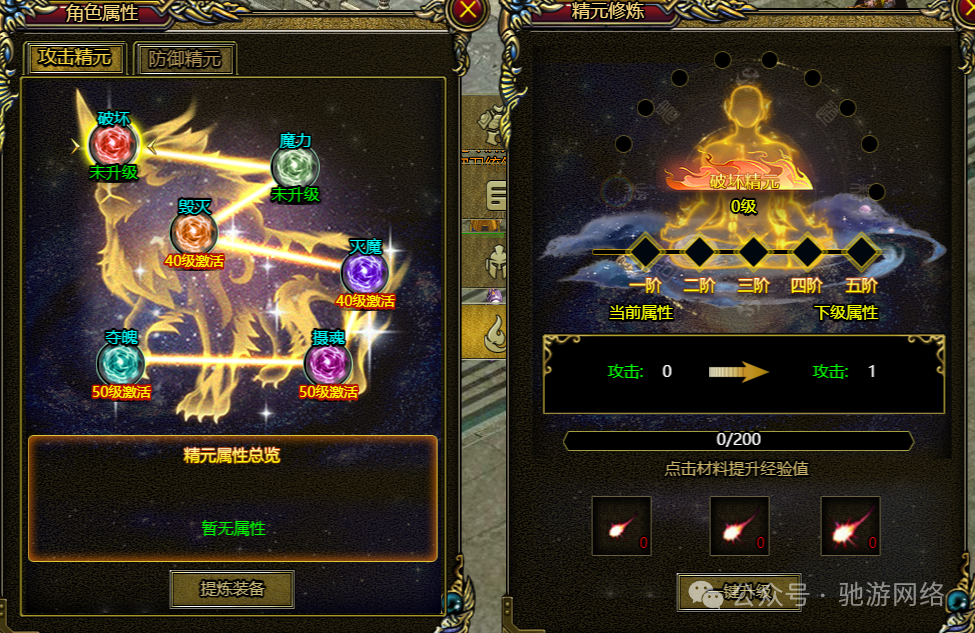Select the teal 夺魄 essence orb
The image size is (975, 633).
tap(121, 363)
